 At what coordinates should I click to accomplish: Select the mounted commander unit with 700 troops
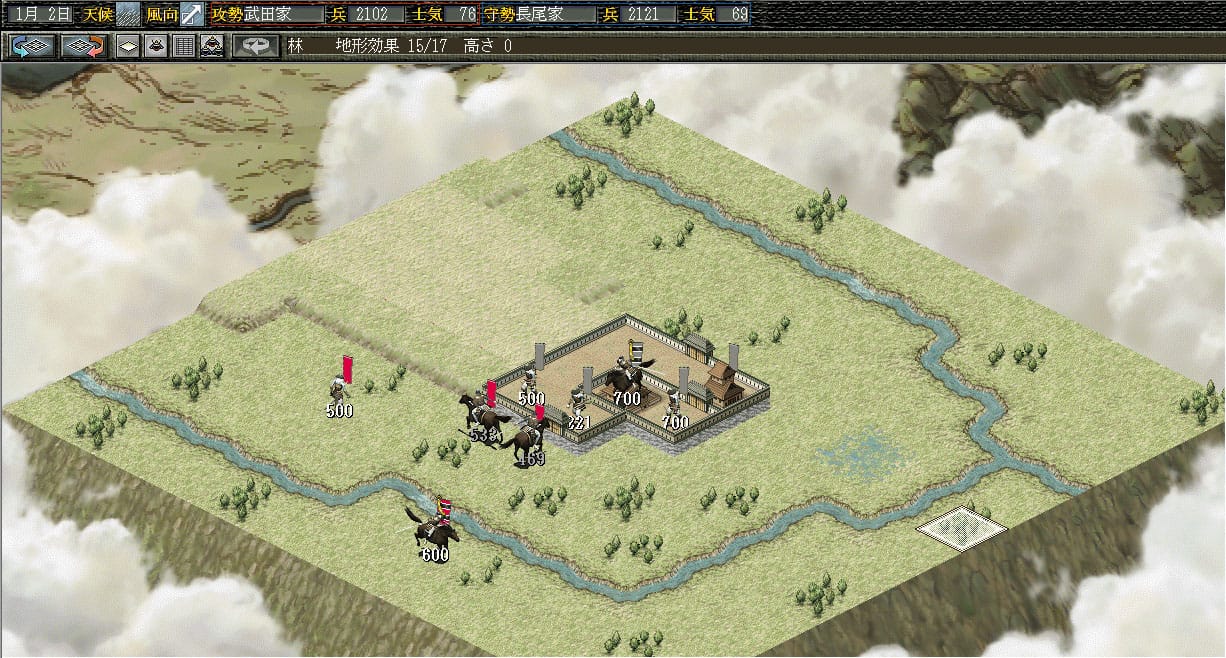pos(626,376)
